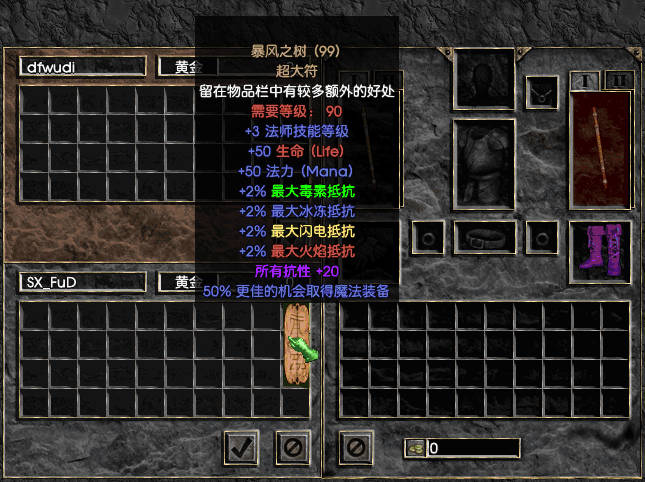The width and height of the screenshot is (645, 482).
Task: Click the cancel button beside the gold coins
Action: pyautogui.click(x=354, y=447)
